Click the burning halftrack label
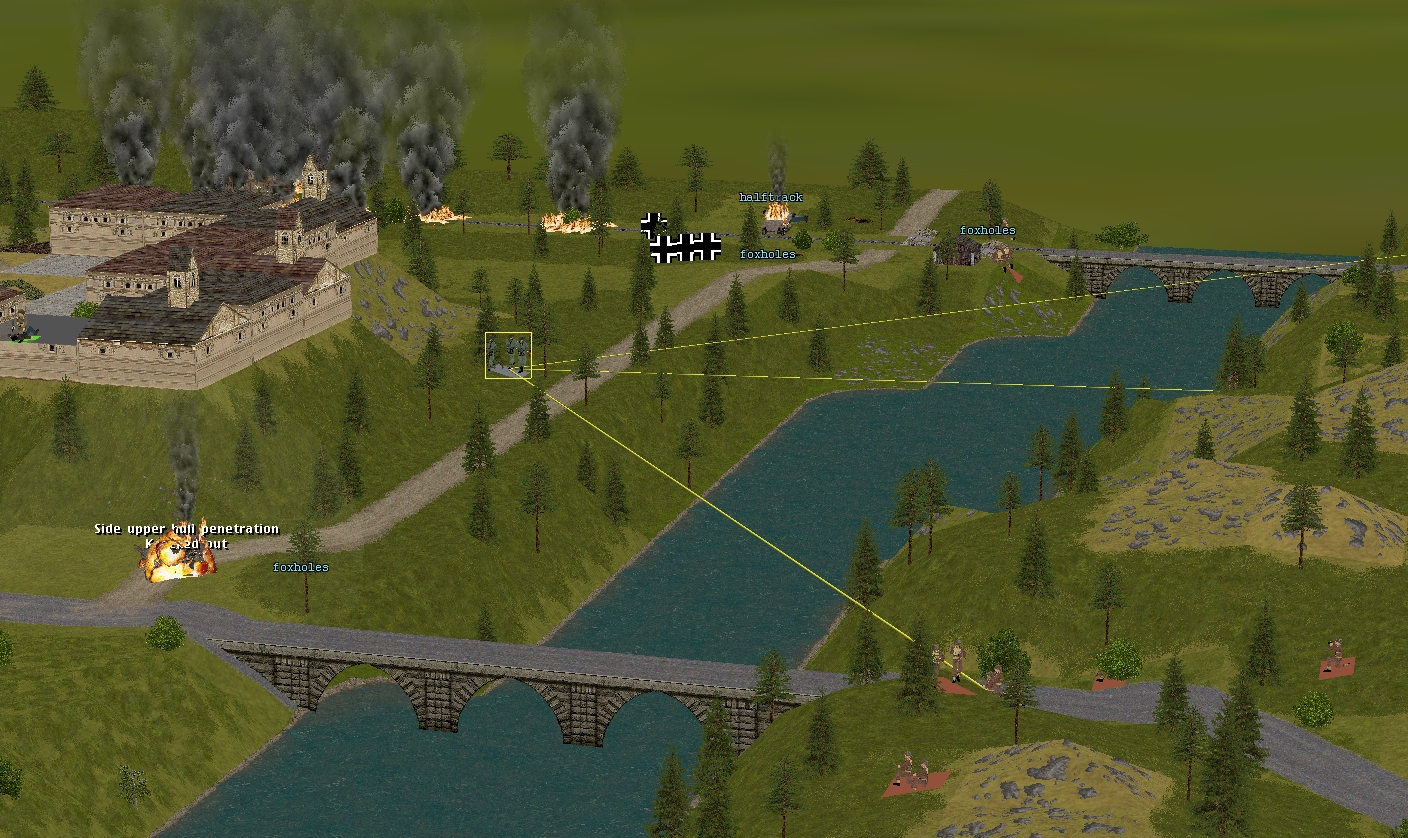The width and height of the screenshot is (1408, 838). (x=770, y=198)
